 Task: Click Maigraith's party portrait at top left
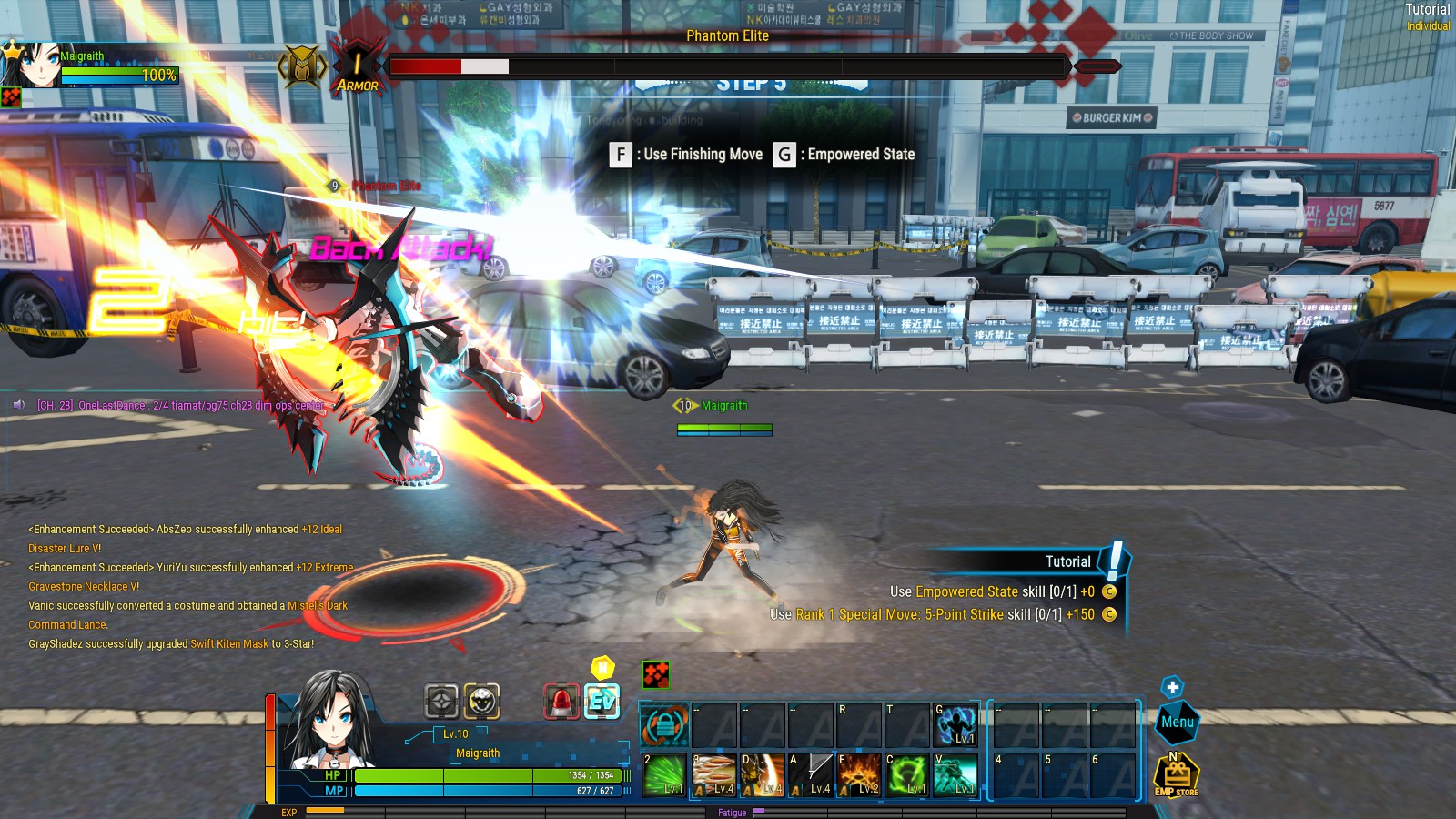(32, 66)
